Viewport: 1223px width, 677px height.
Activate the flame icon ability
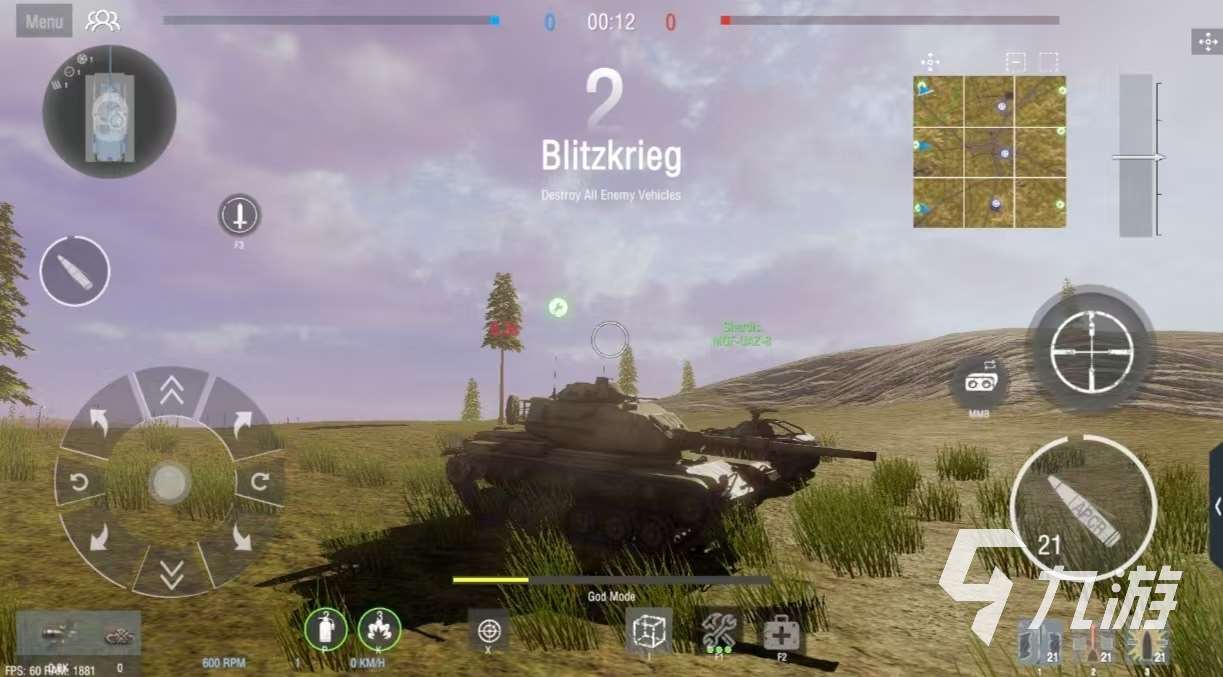click(x=380, y=629)
